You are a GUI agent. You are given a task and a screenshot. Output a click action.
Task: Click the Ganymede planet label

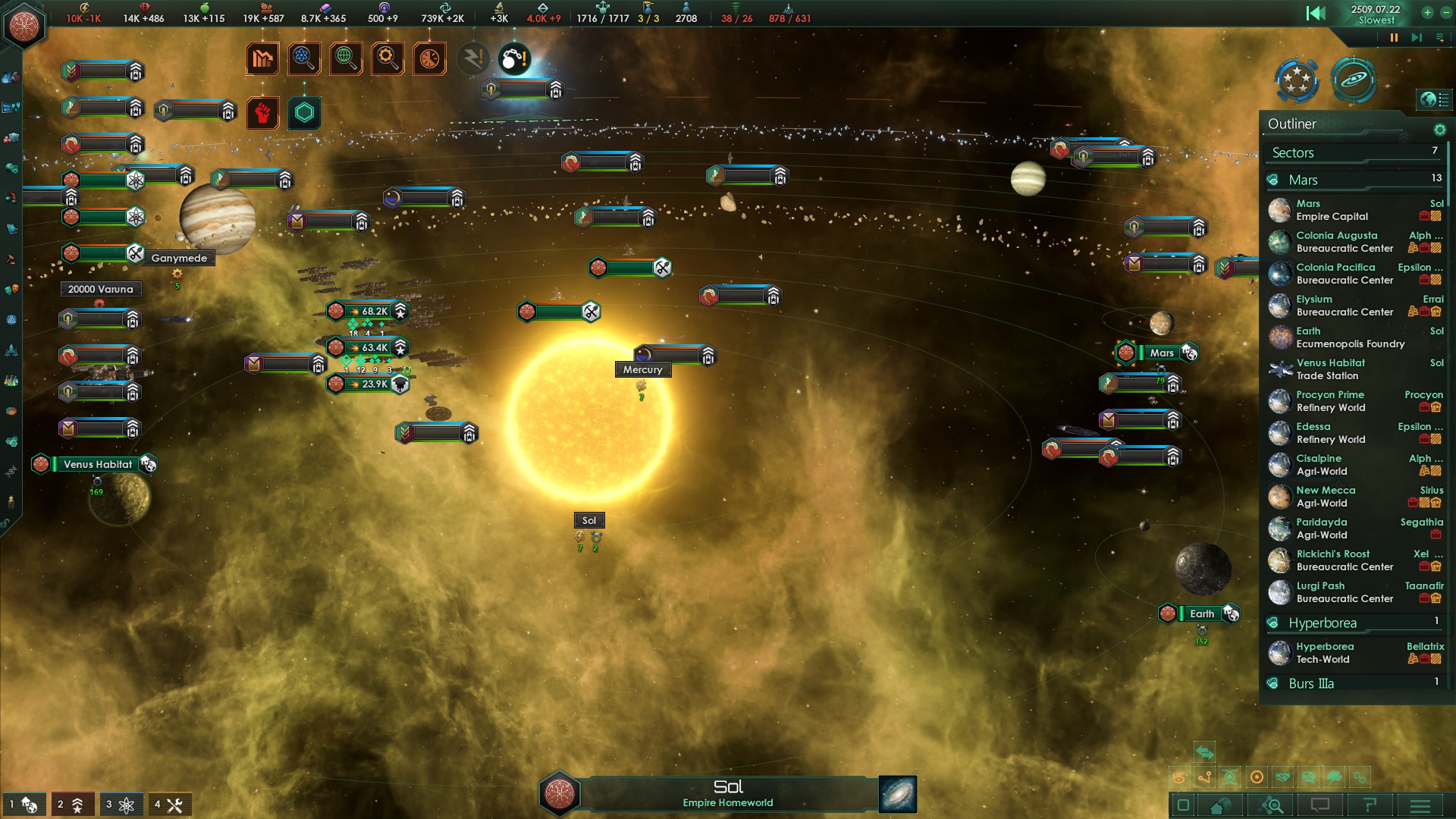(x=179, y=259)
